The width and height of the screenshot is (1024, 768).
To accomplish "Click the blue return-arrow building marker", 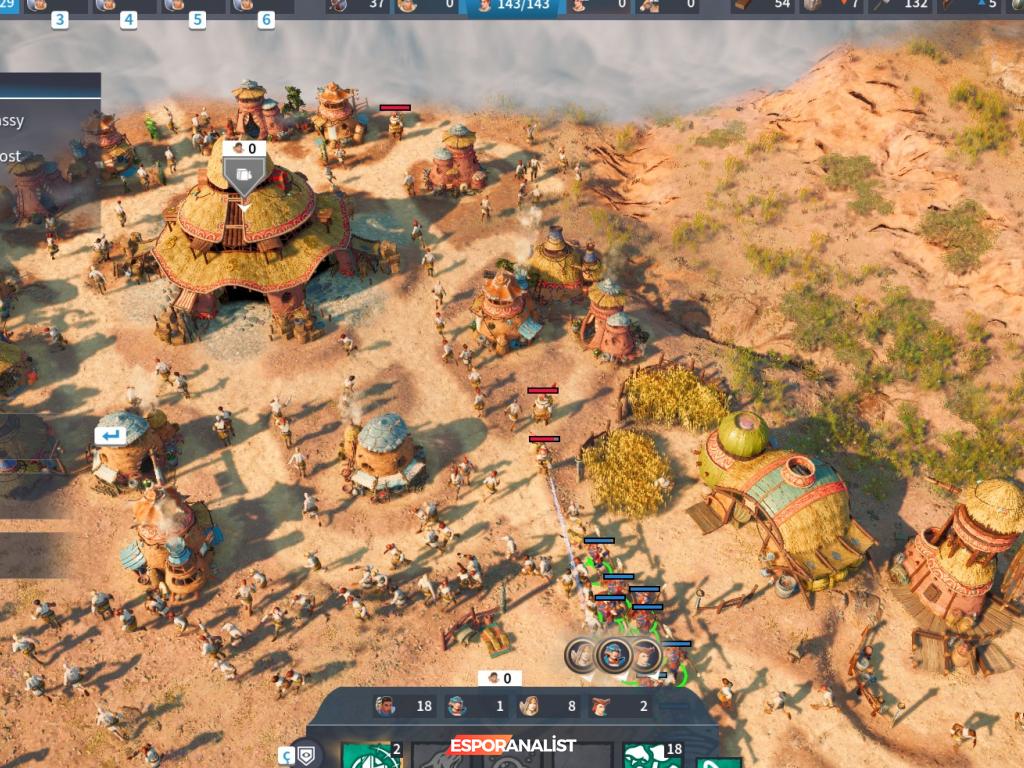I will tap(111, 436).
